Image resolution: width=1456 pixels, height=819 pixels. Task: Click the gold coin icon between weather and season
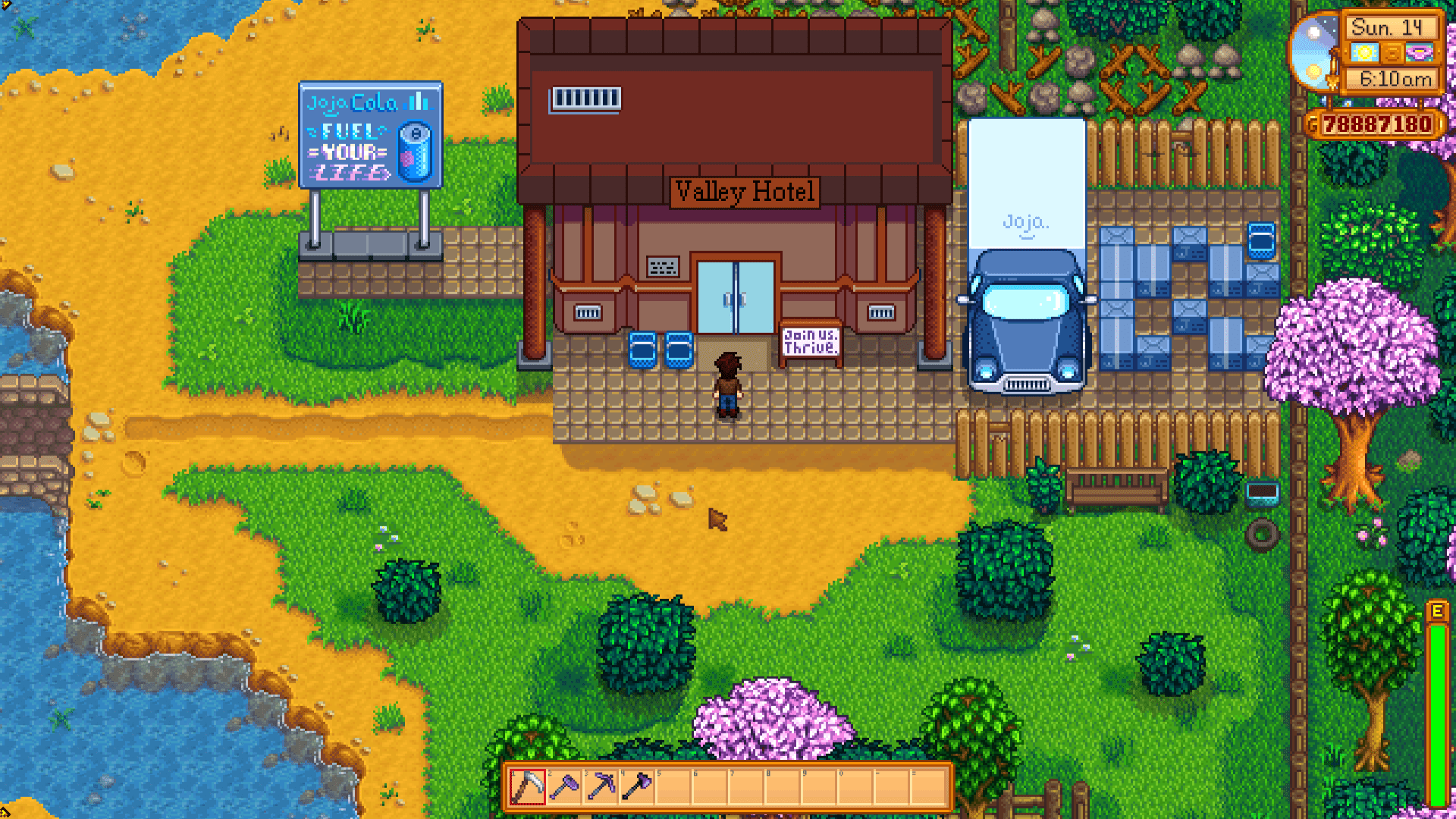pos(1392,54)
